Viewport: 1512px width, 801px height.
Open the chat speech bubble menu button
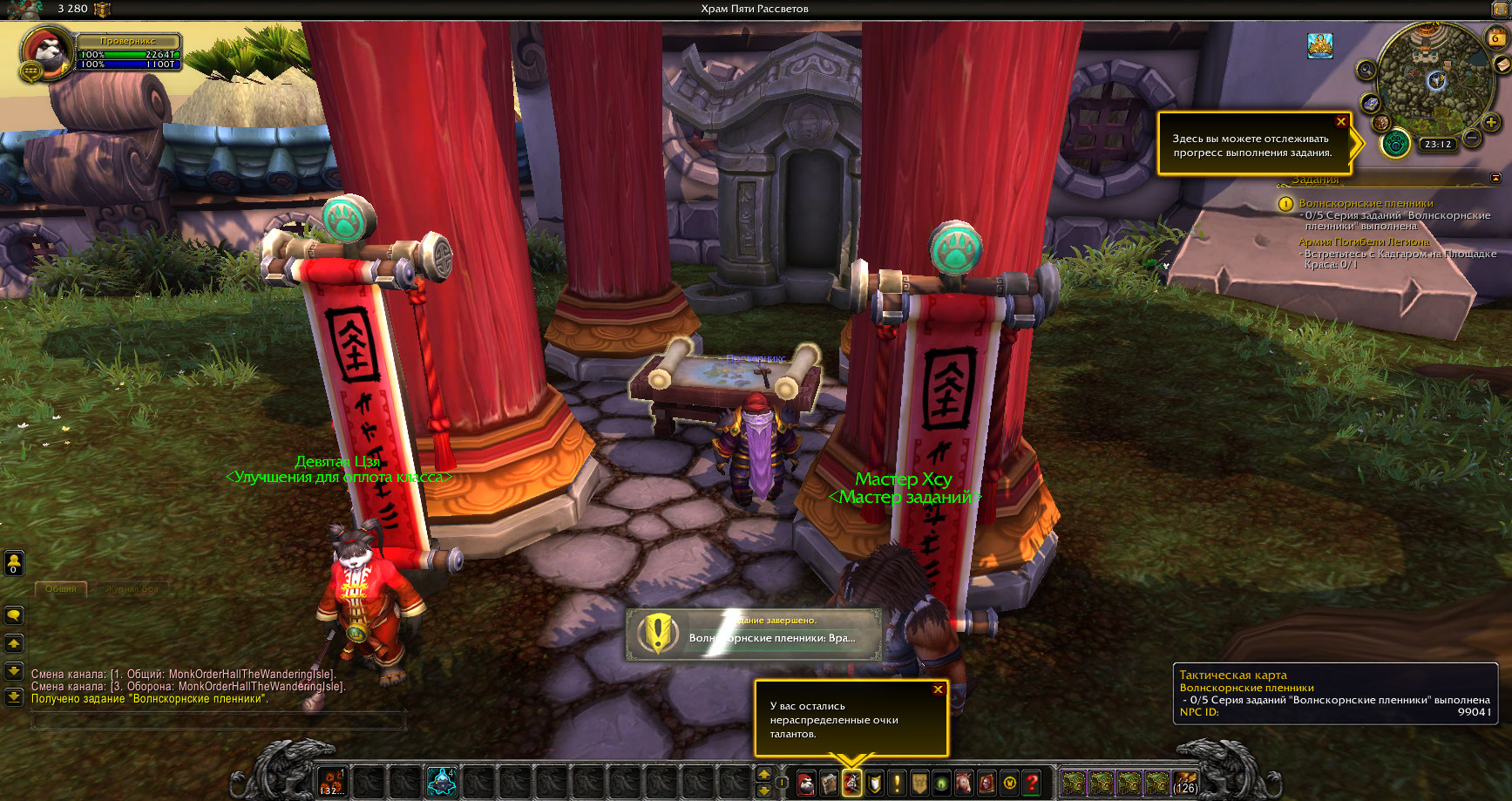tap(14, 615)
